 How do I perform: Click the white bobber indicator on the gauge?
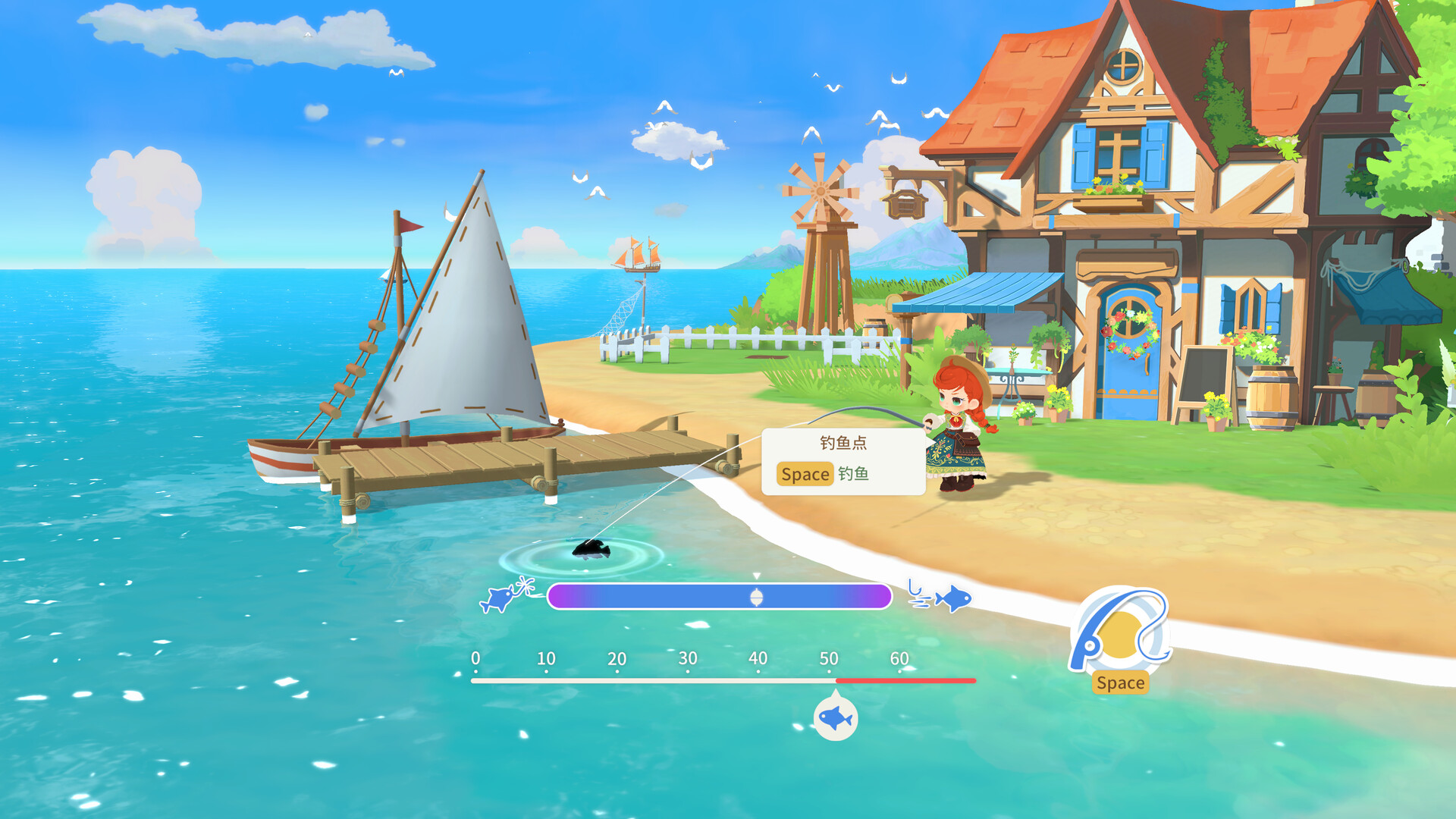[x=758, y=597]
